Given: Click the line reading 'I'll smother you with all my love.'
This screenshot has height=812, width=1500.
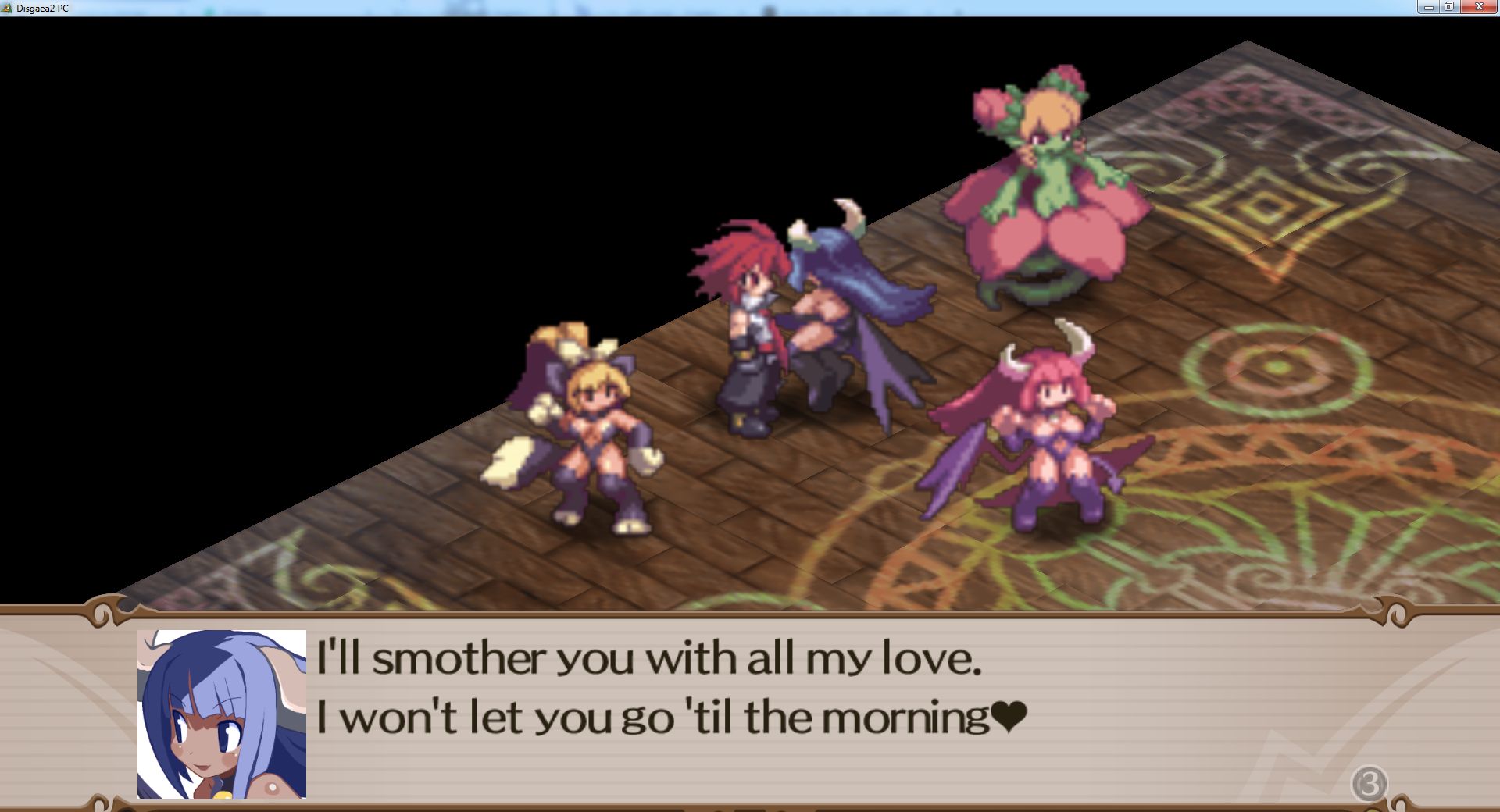Looking at the screenshot, I should (648, 660).
